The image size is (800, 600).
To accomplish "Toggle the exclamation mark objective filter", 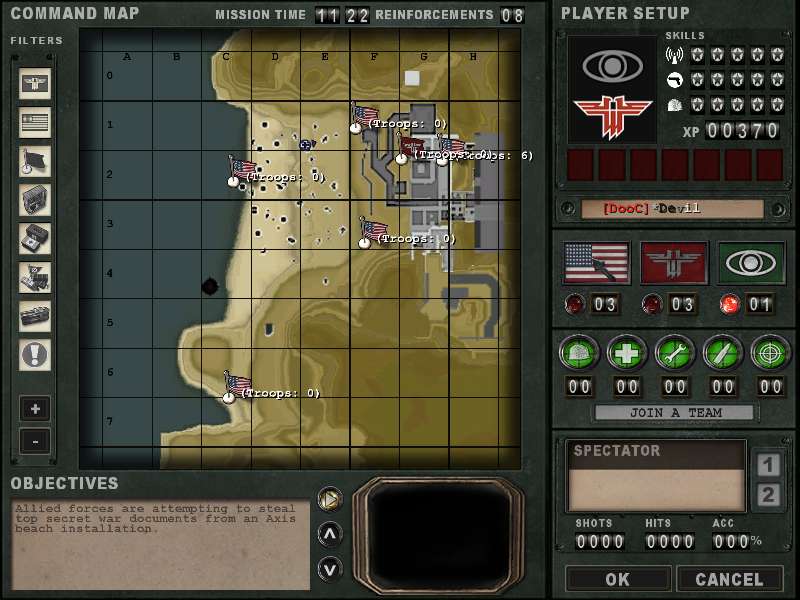I will click(x=35, y=354).
